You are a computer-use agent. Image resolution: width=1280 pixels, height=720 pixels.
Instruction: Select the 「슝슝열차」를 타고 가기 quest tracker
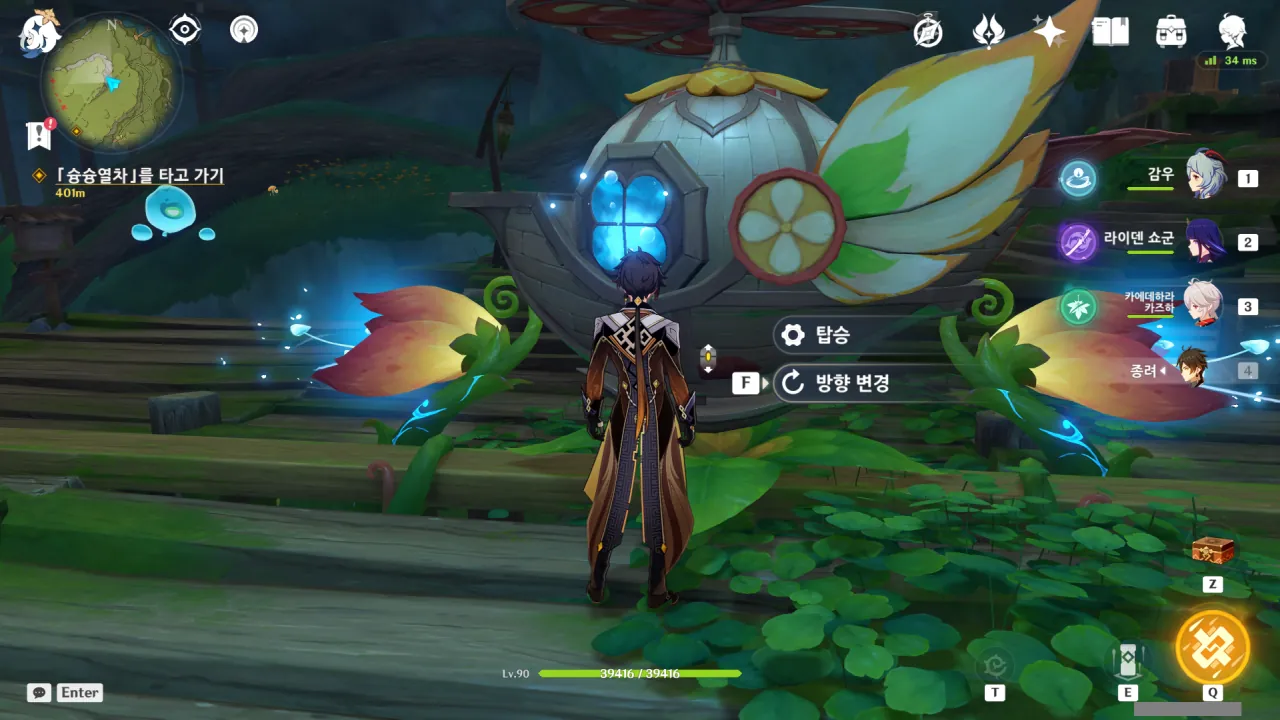point(138,176)
